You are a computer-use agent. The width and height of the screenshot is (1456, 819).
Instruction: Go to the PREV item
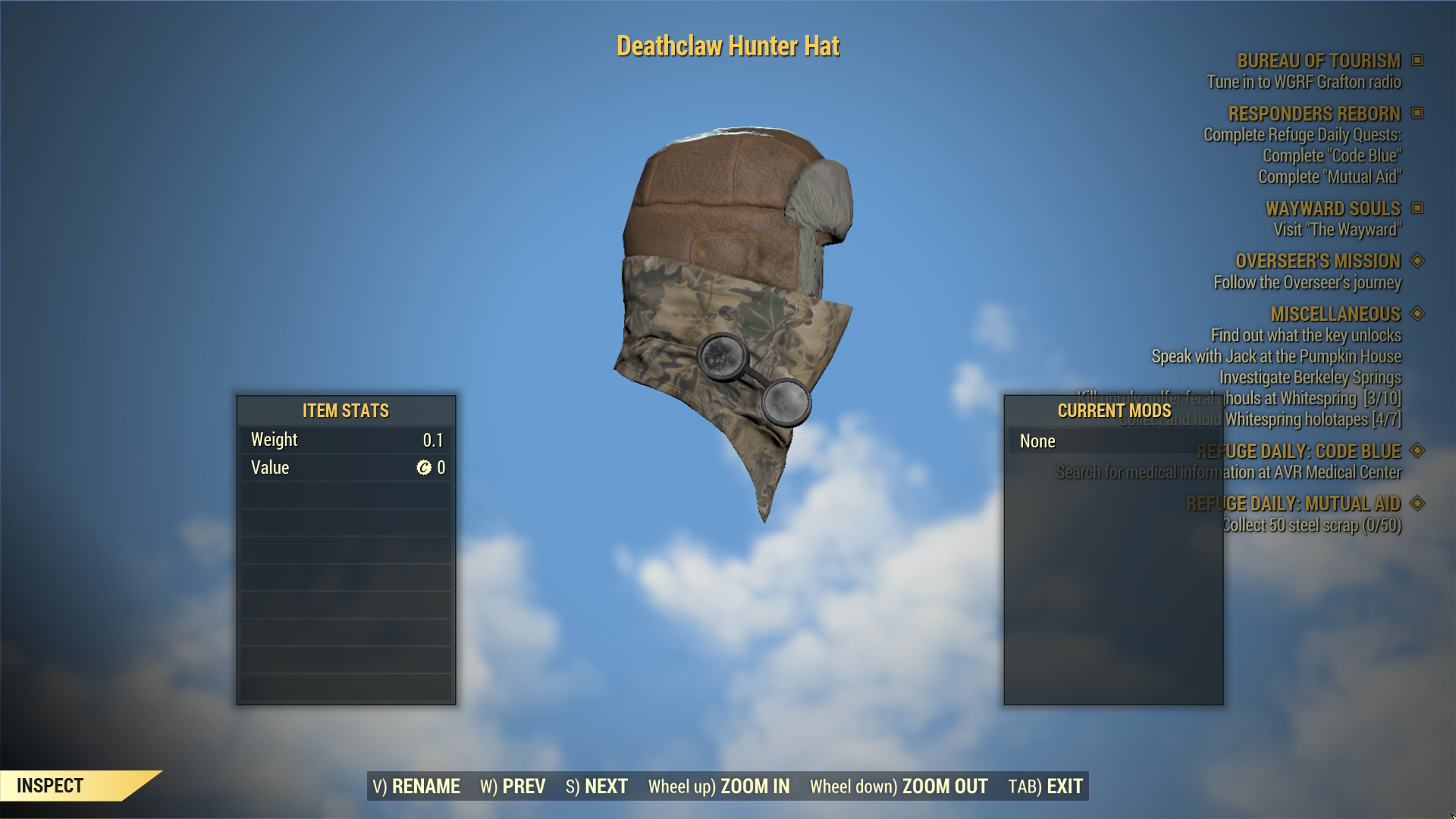tap(513, 786)
